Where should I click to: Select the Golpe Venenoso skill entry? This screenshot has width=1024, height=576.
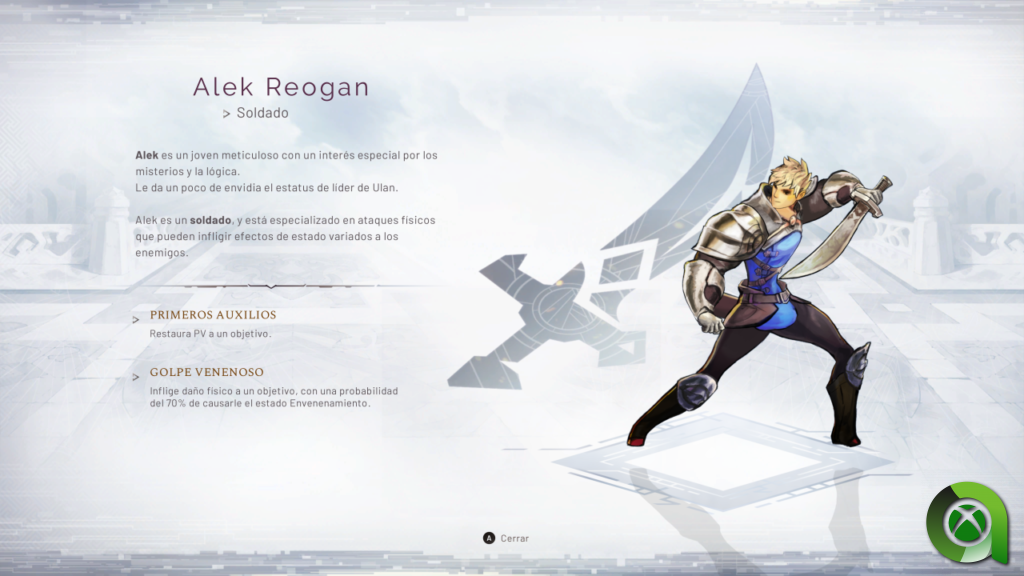pos(206,372)
